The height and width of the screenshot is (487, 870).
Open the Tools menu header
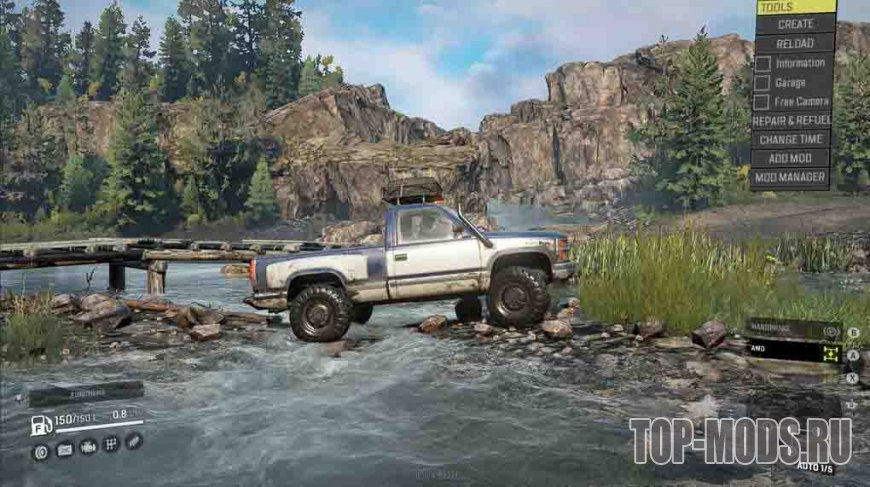tap(794, 7)
